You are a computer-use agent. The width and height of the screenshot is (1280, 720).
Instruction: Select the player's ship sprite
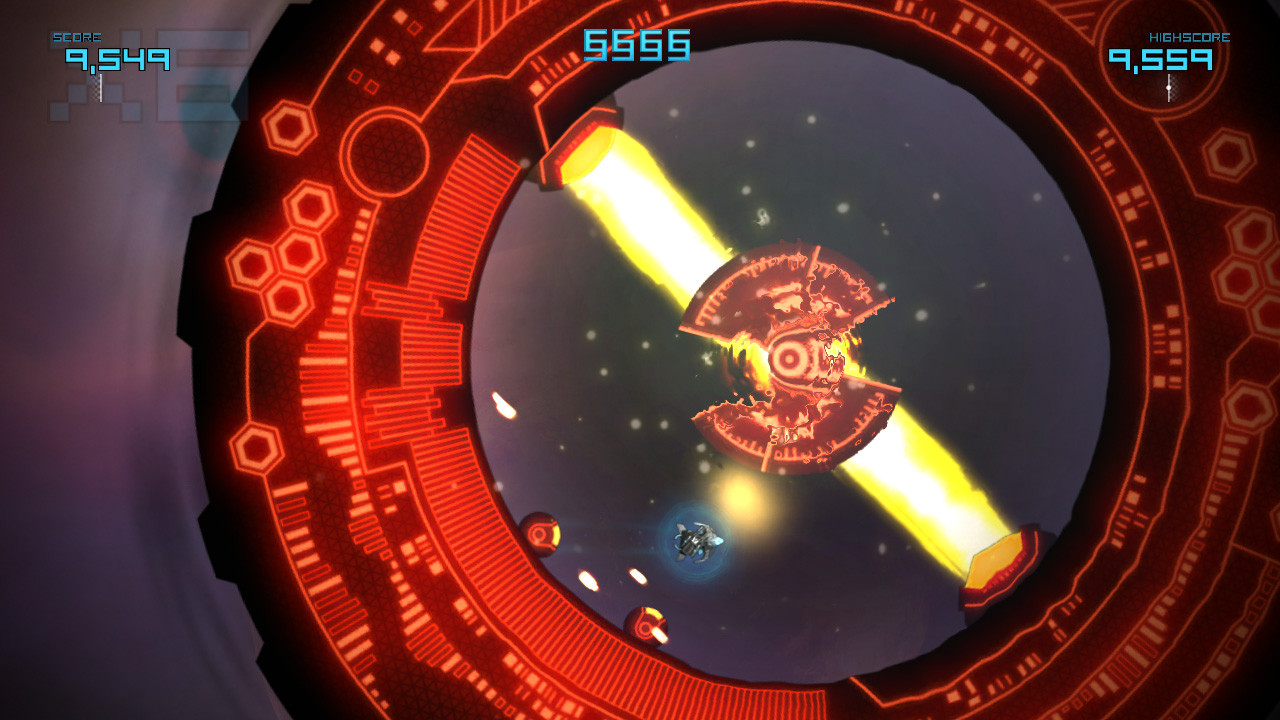(x=696, y=541)
